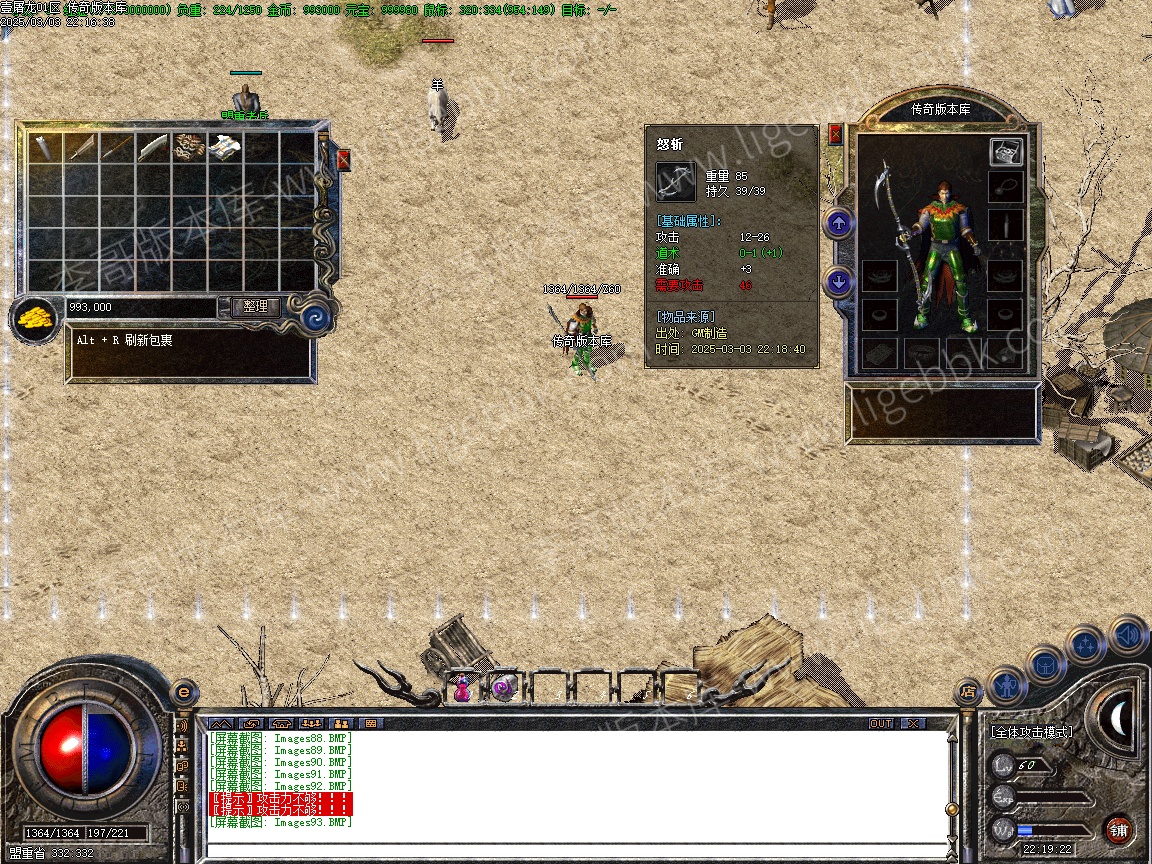The image size is (1152, 864).
Task: Click the OUT button above the chat
Action: 880,723
